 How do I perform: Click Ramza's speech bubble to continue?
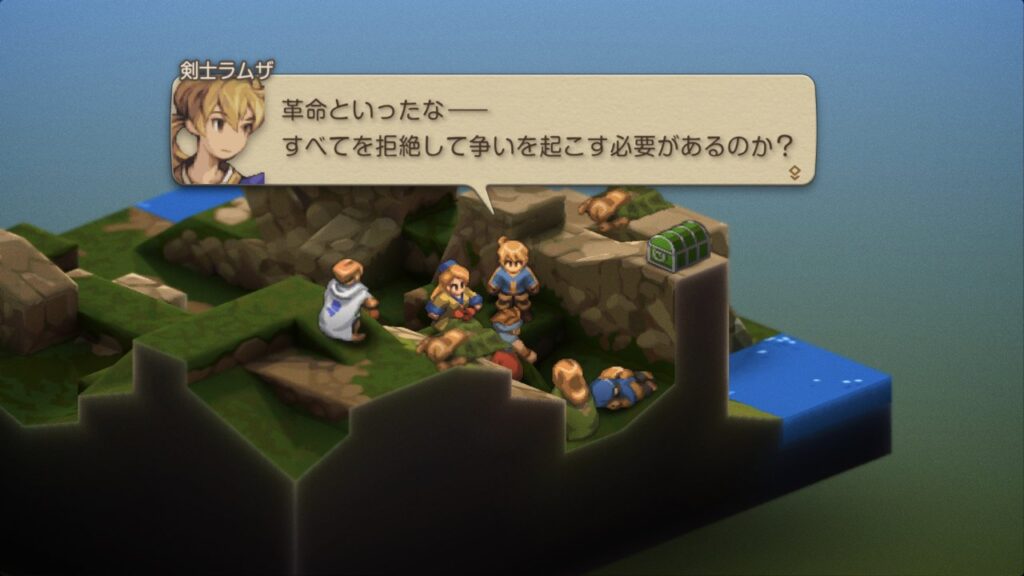530,128
